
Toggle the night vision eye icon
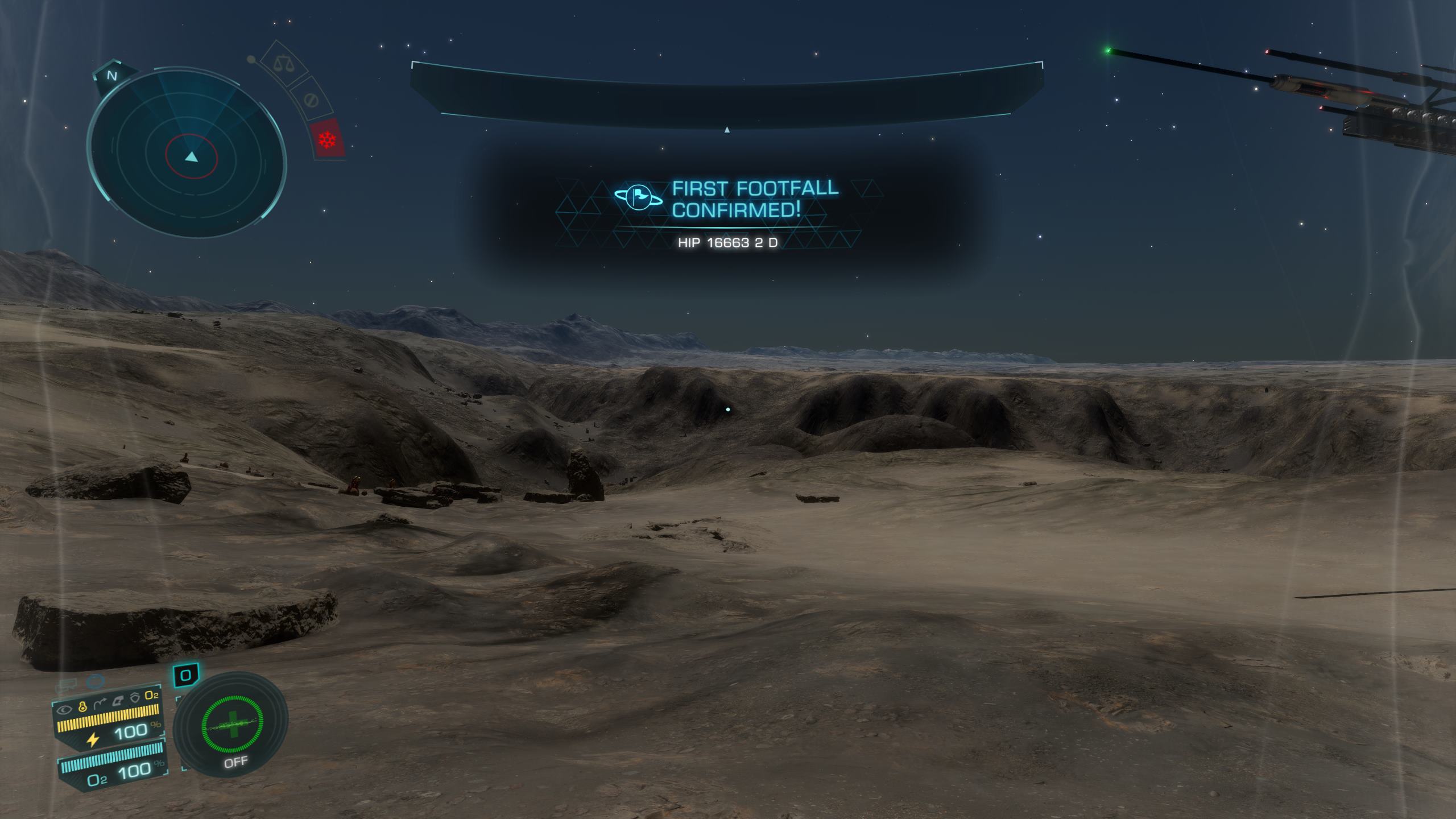[65, 709]
